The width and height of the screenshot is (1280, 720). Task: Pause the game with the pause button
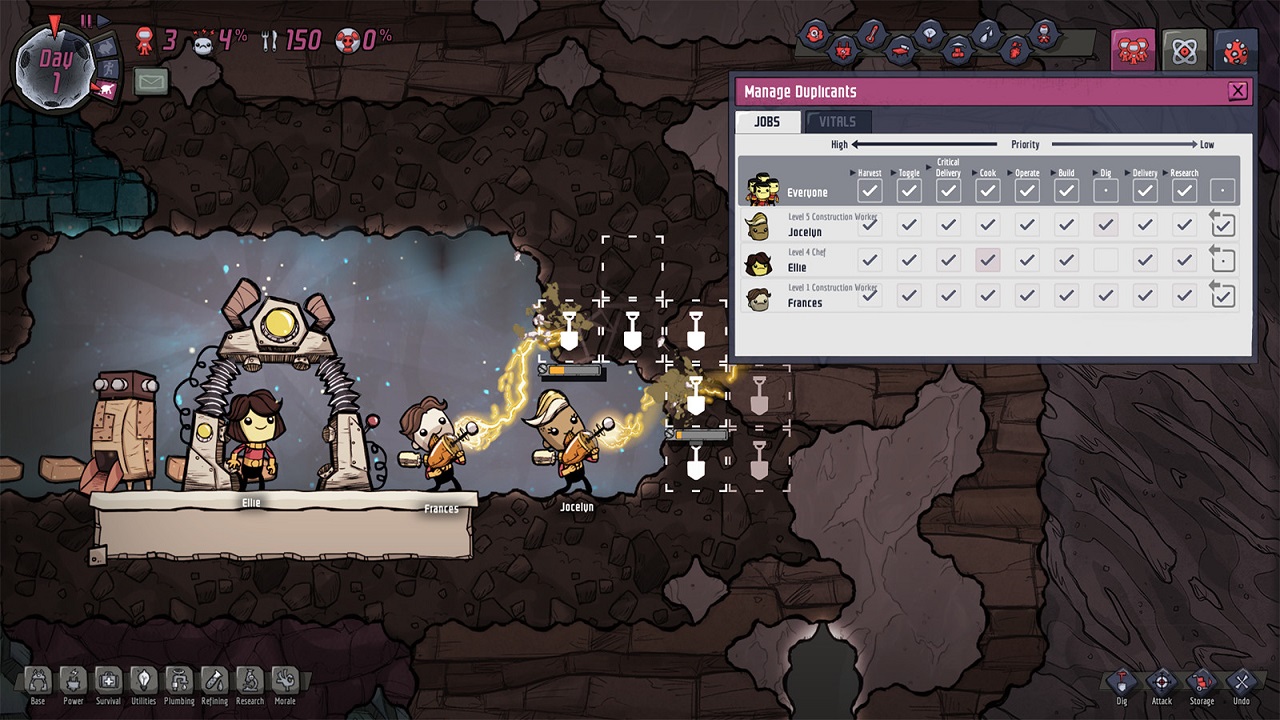coord(86,21)
